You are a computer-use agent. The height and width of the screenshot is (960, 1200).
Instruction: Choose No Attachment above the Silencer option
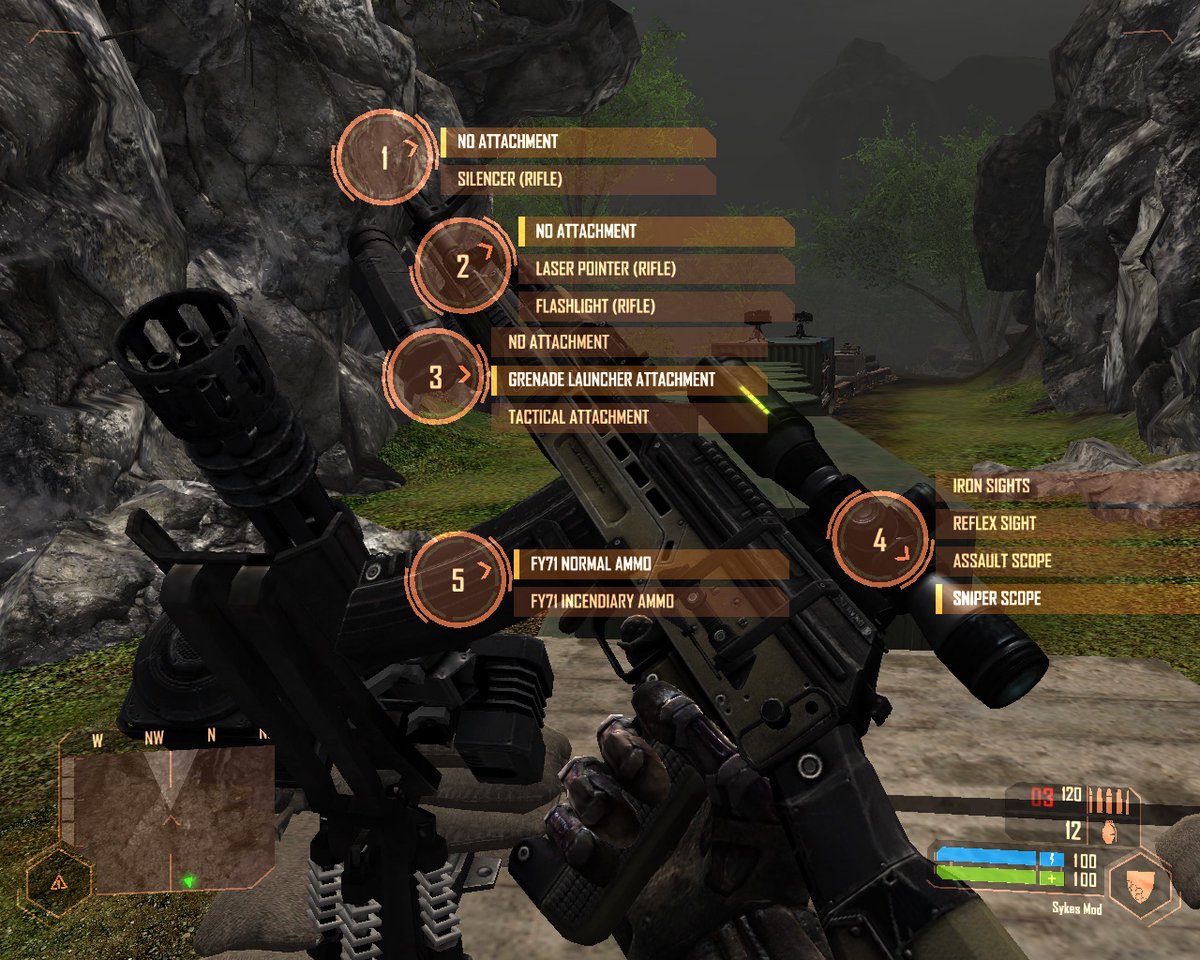578,142
